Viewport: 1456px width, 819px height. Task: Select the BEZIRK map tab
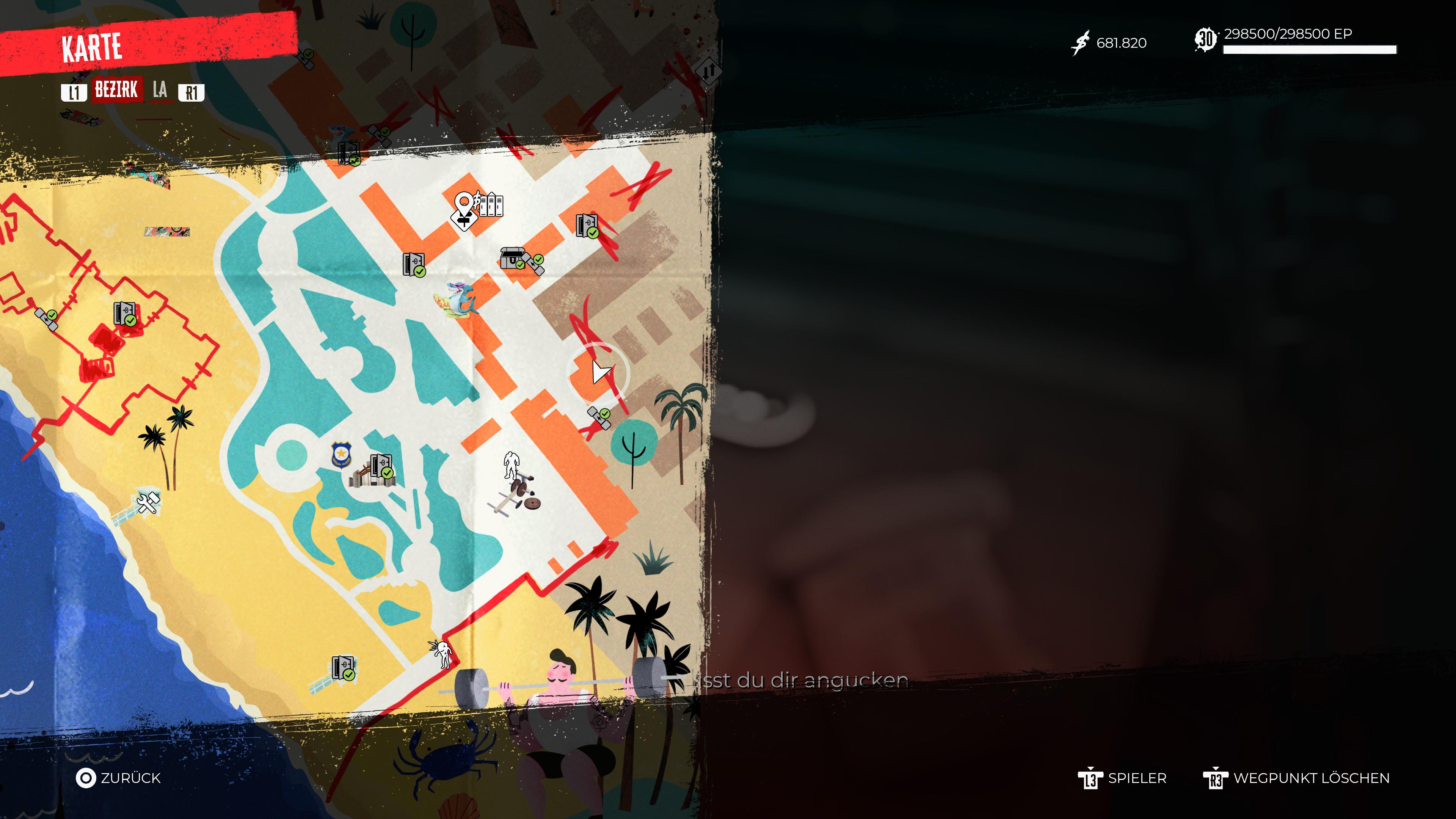(x=116, y=90)
